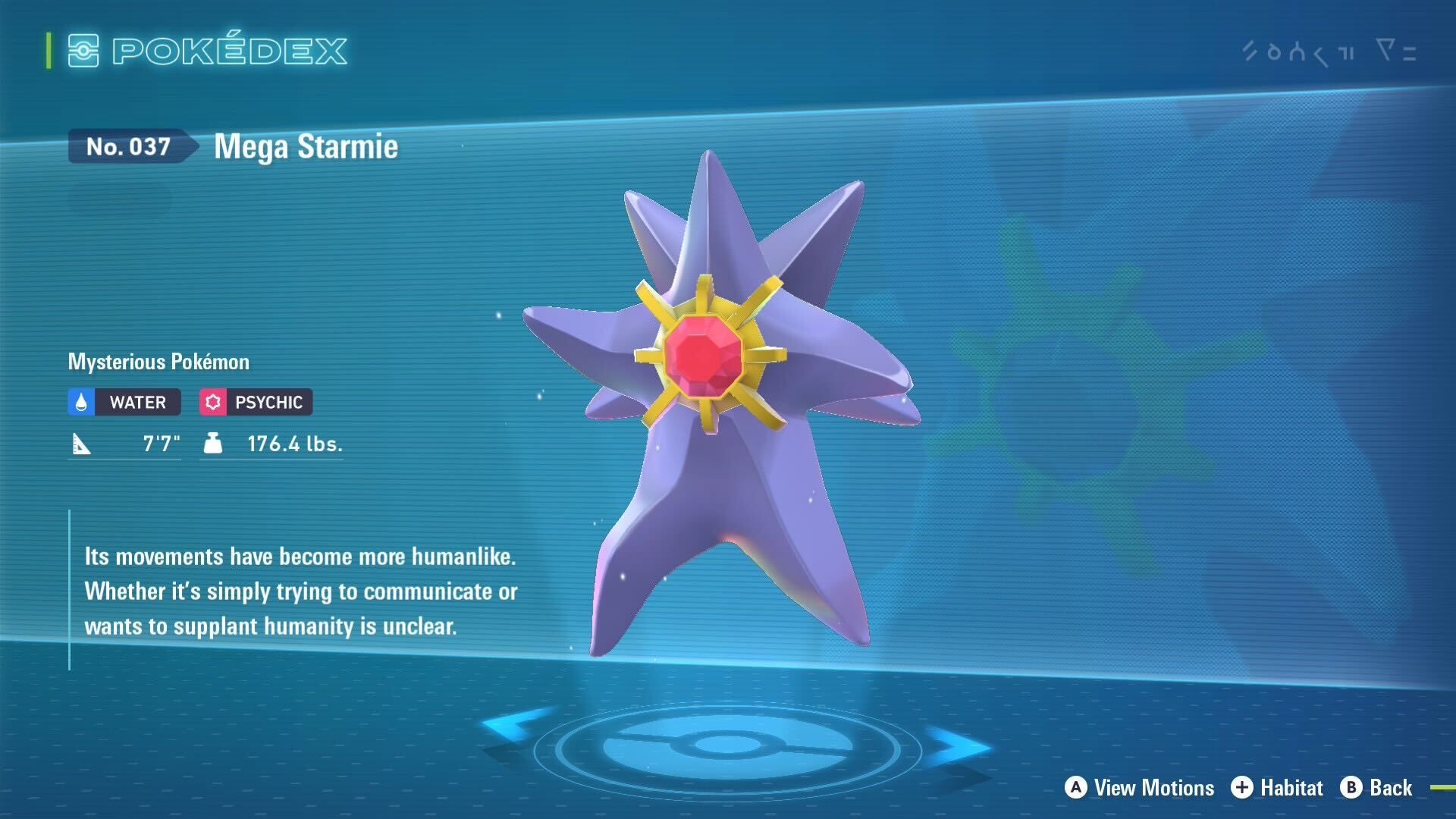Click the Psychic type symbol icon
Image resolution: width=1456 pixels, height=819 pixels.
[x=214, y=402]
